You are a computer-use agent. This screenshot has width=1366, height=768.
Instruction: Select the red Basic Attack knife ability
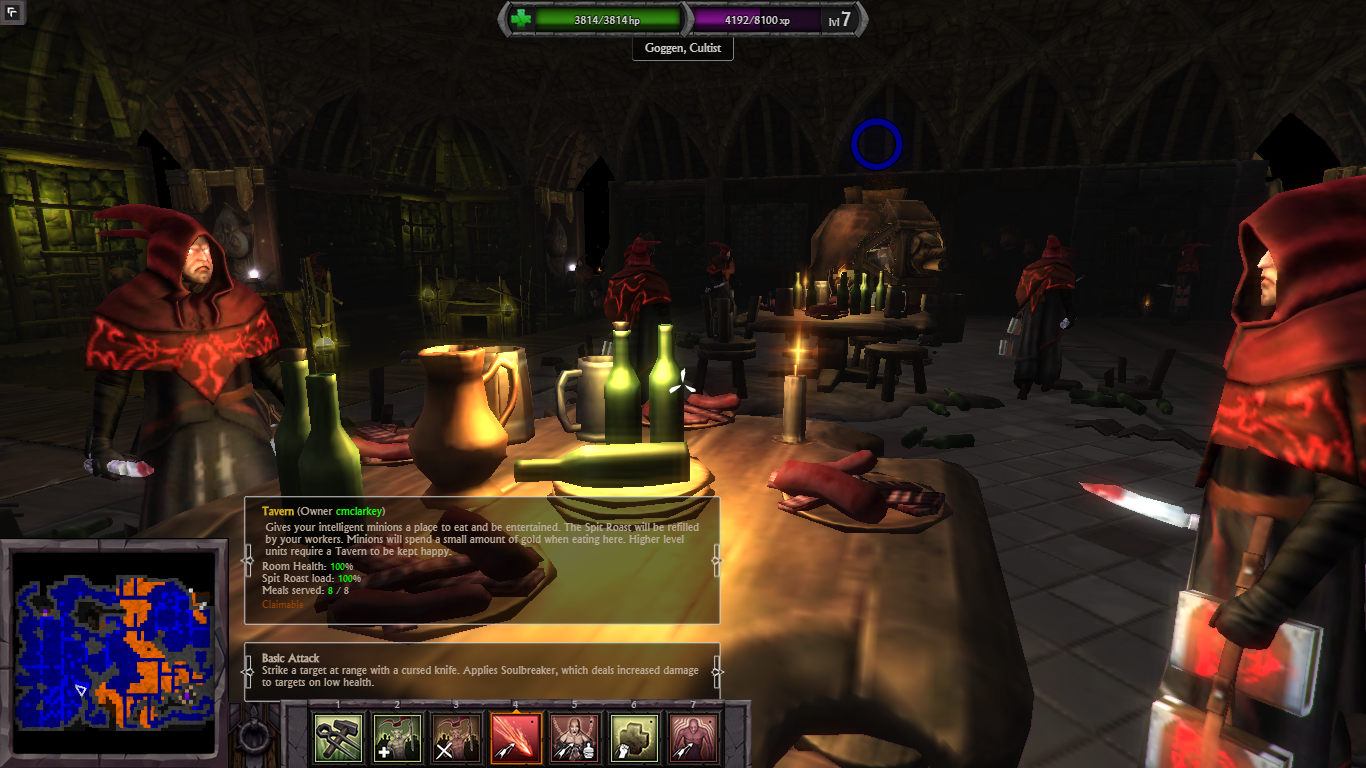[516, 738]
